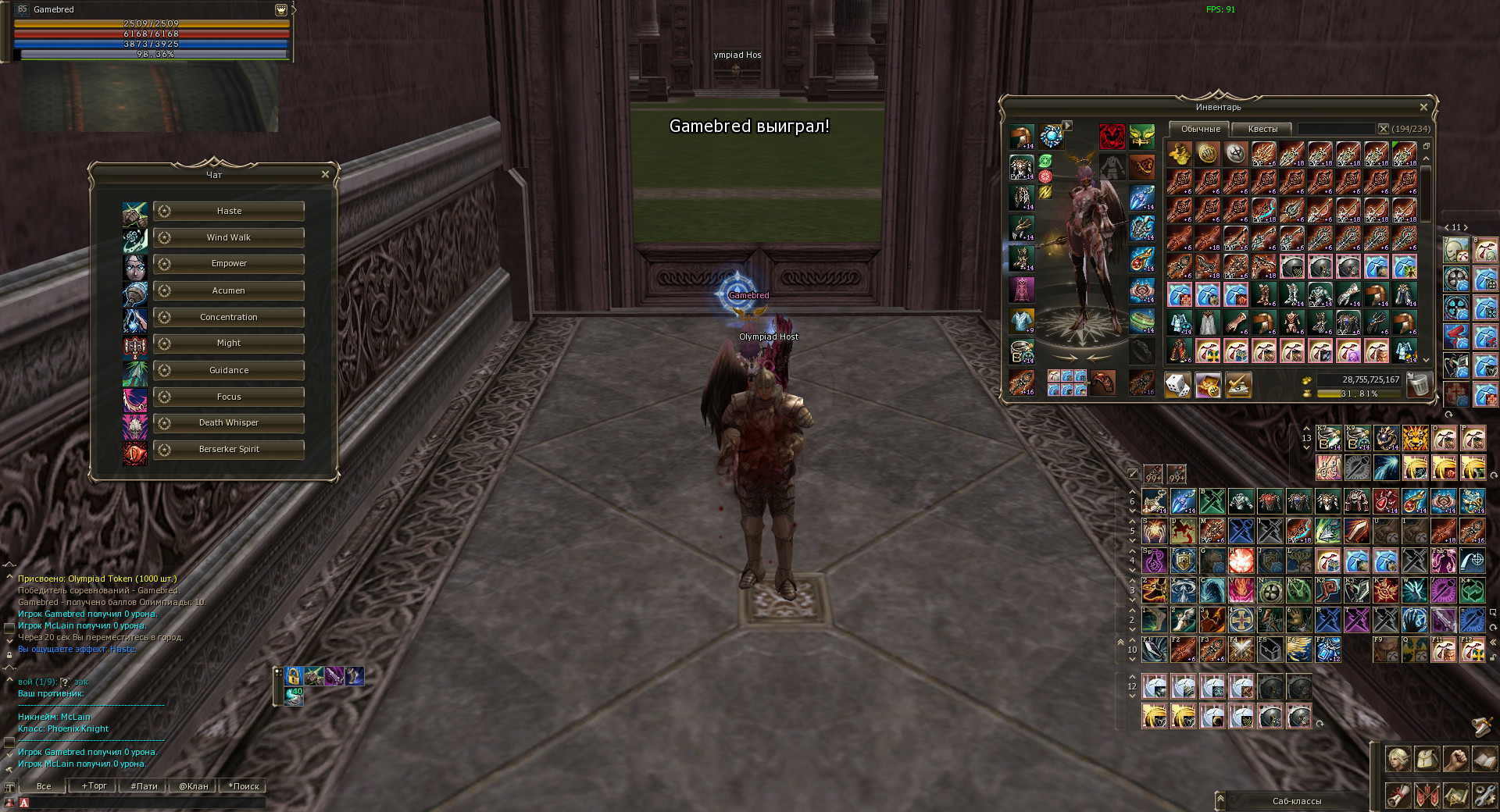Viewport: 1500px width, 812px height.
Task: Activate Berserker Spirit buff
Action: coord(228,450)
